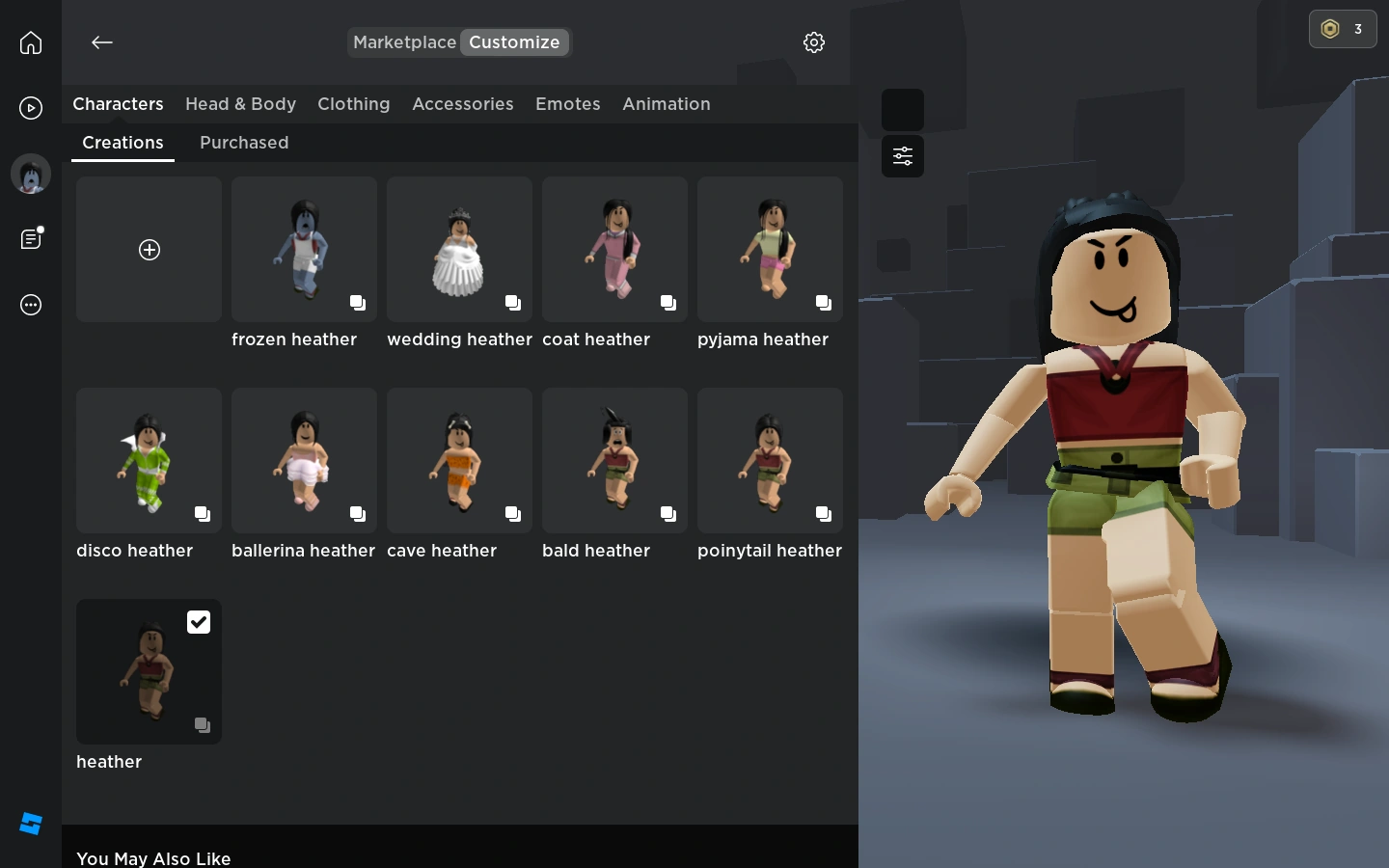Select the Emotes tab

[x=568, y=104]
